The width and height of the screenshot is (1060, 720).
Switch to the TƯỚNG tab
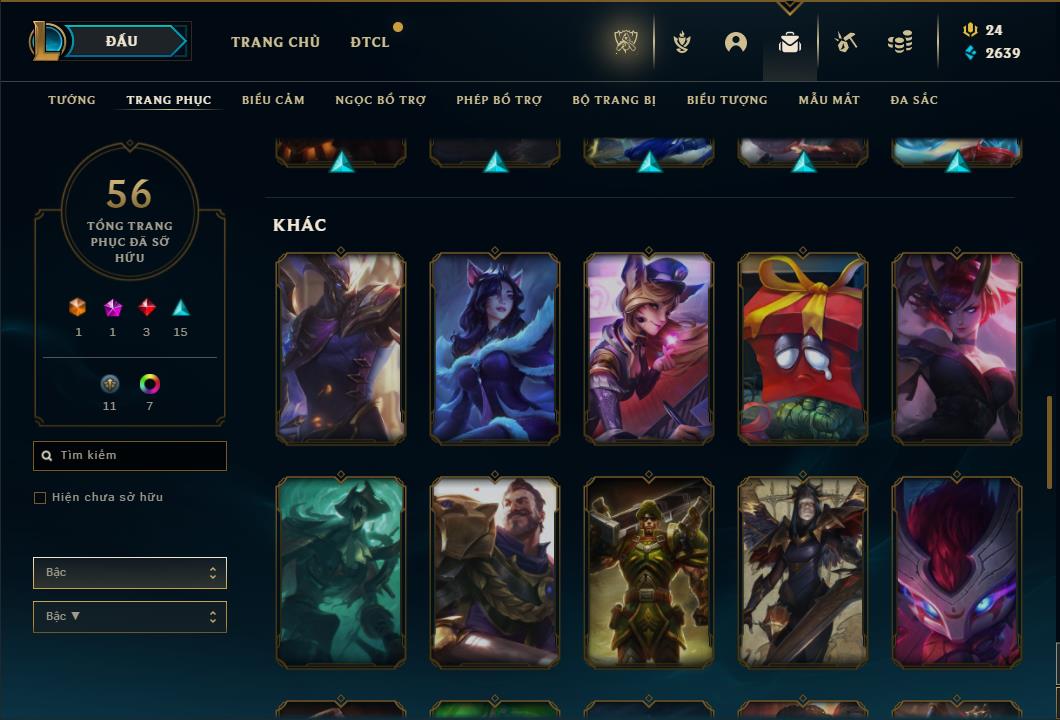72,100
